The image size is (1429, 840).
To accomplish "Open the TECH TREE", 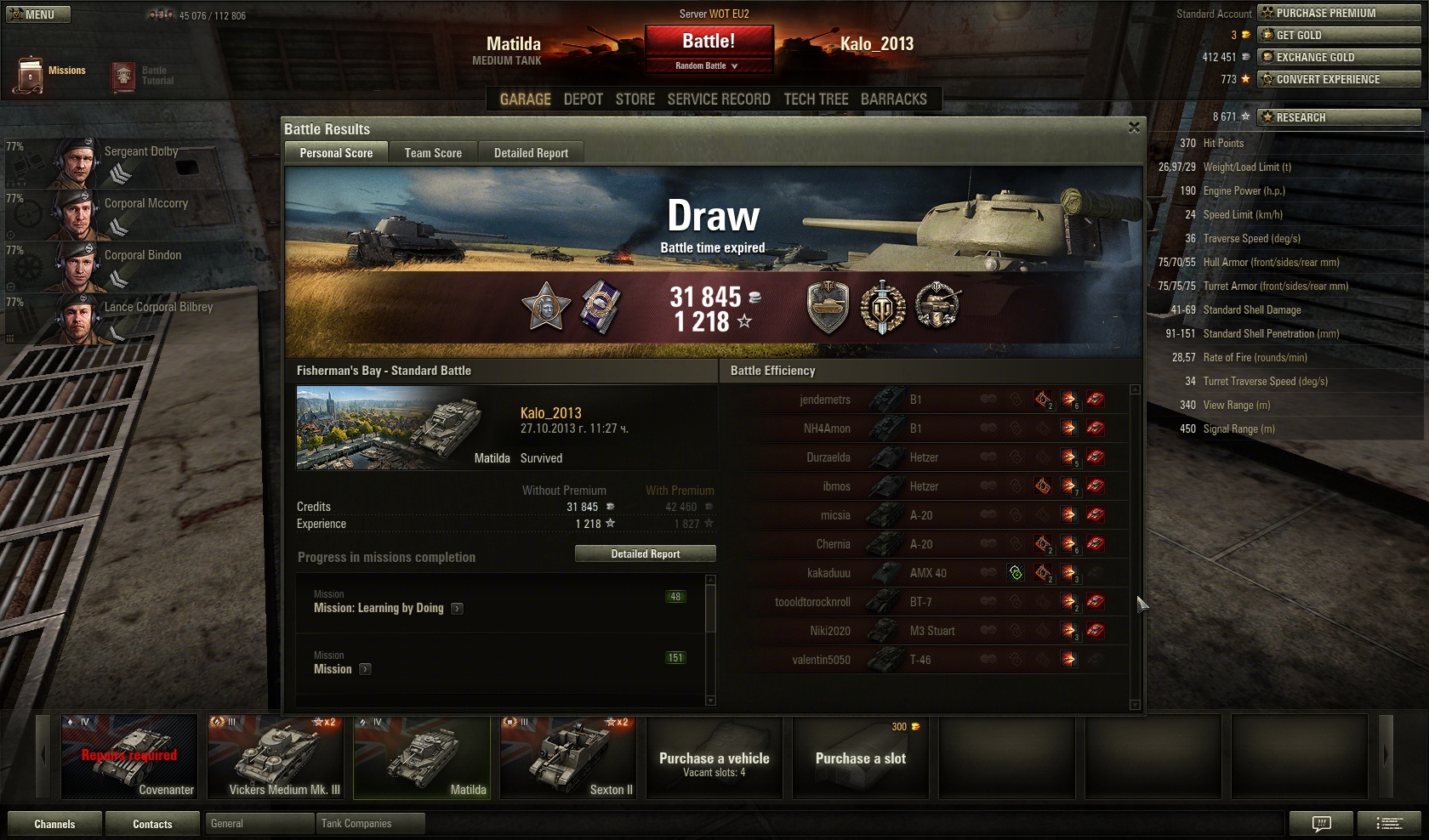I will click(816, 99).
